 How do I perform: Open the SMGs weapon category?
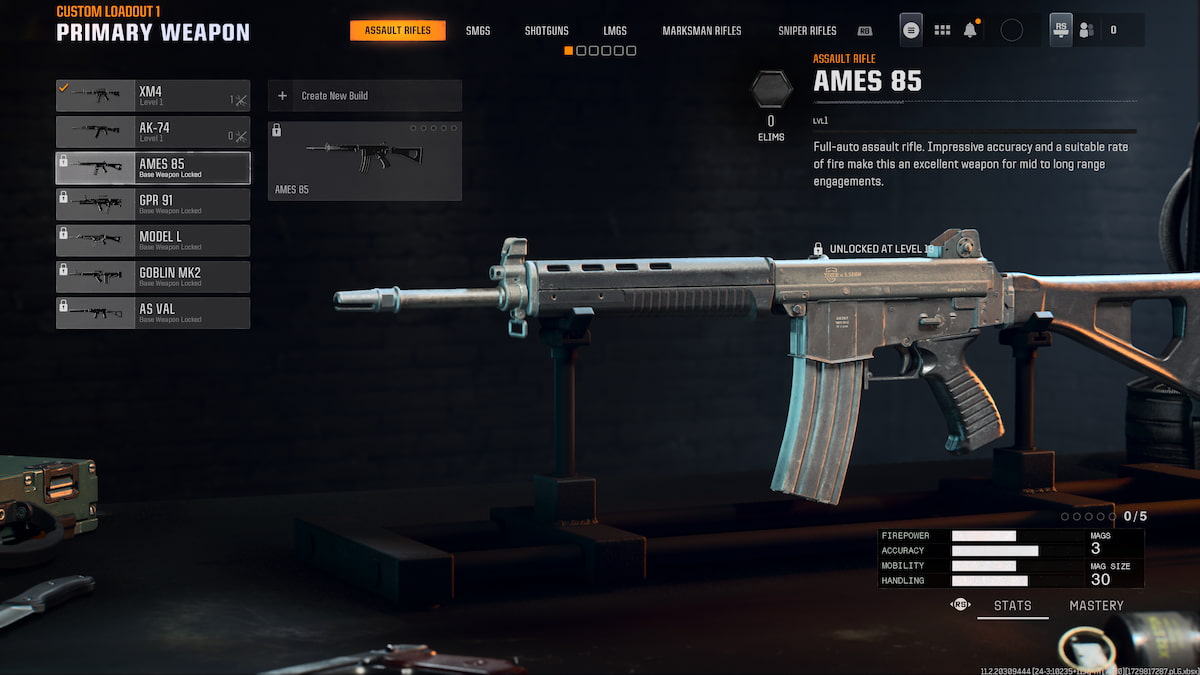click(x=478, y=31)
